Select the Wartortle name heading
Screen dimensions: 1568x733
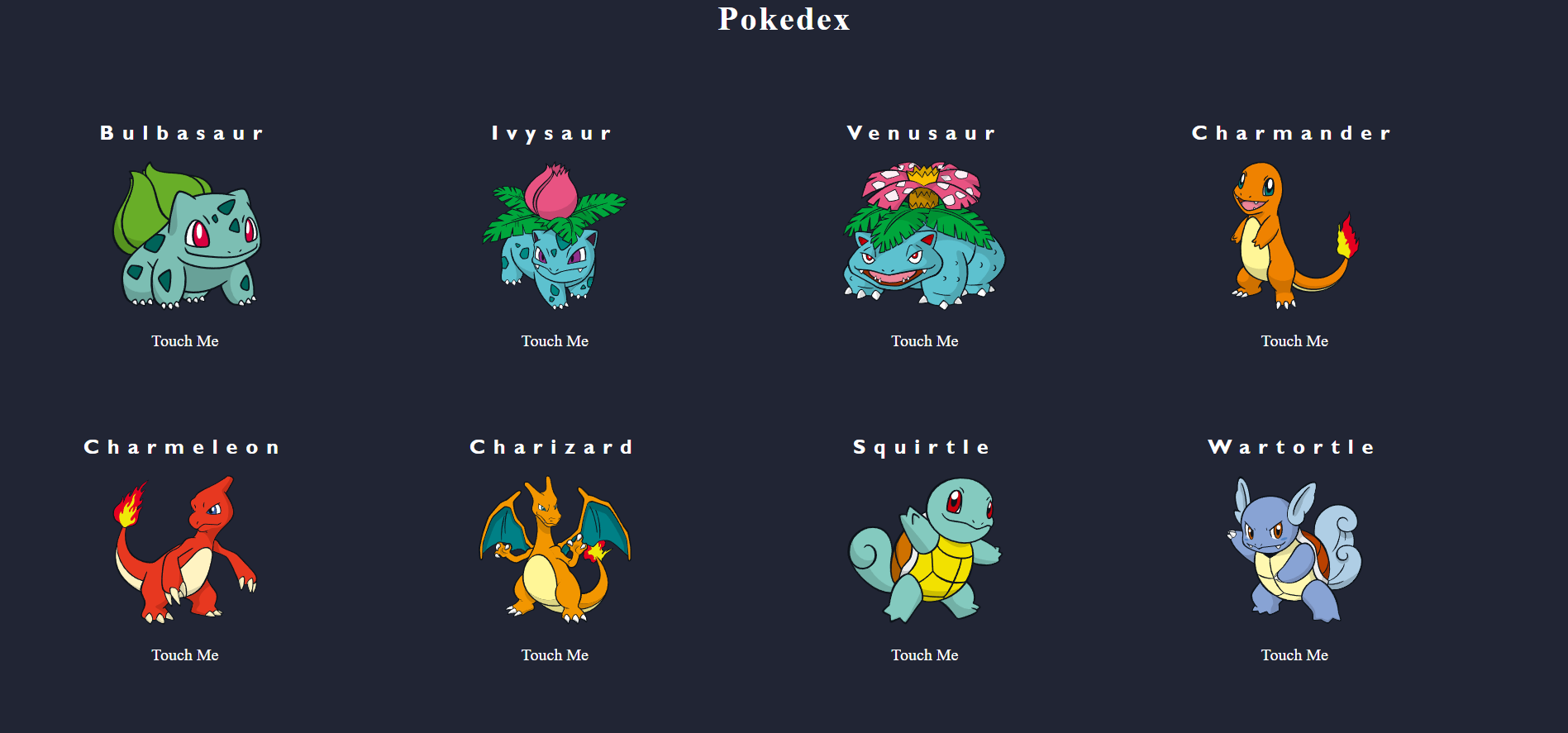[x=1294, y=447]
